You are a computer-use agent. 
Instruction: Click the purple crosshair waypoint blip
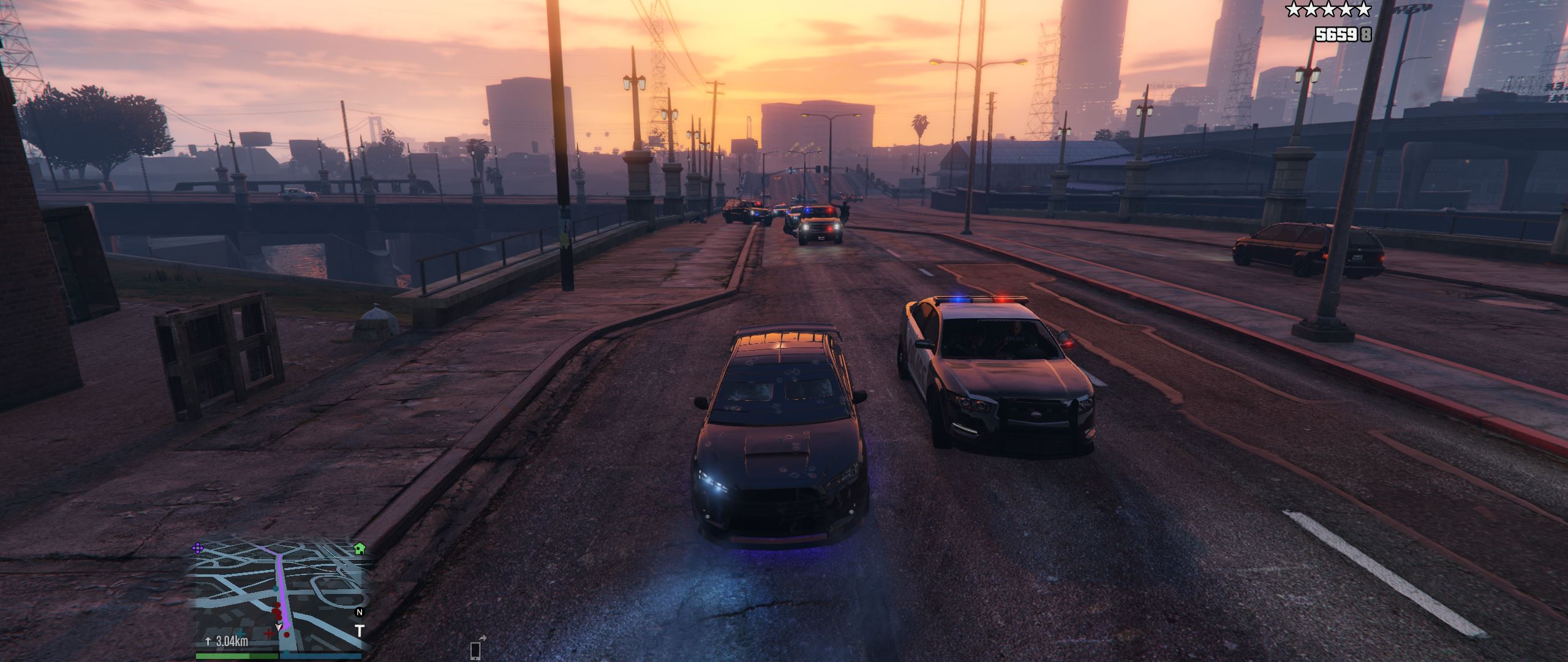click(198, 548)
